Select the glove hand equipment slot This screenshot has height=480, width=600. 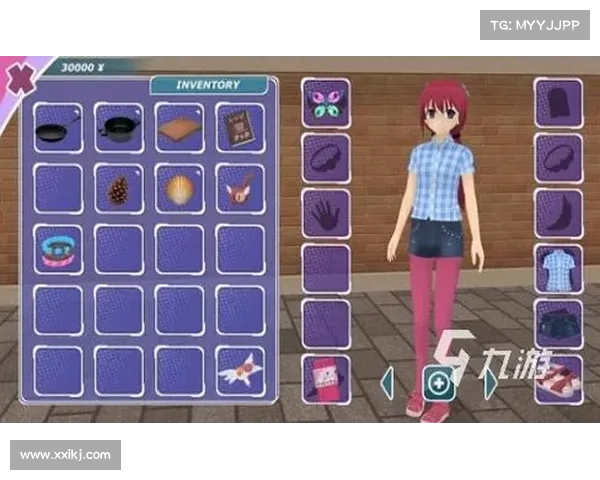coord(326,214)
